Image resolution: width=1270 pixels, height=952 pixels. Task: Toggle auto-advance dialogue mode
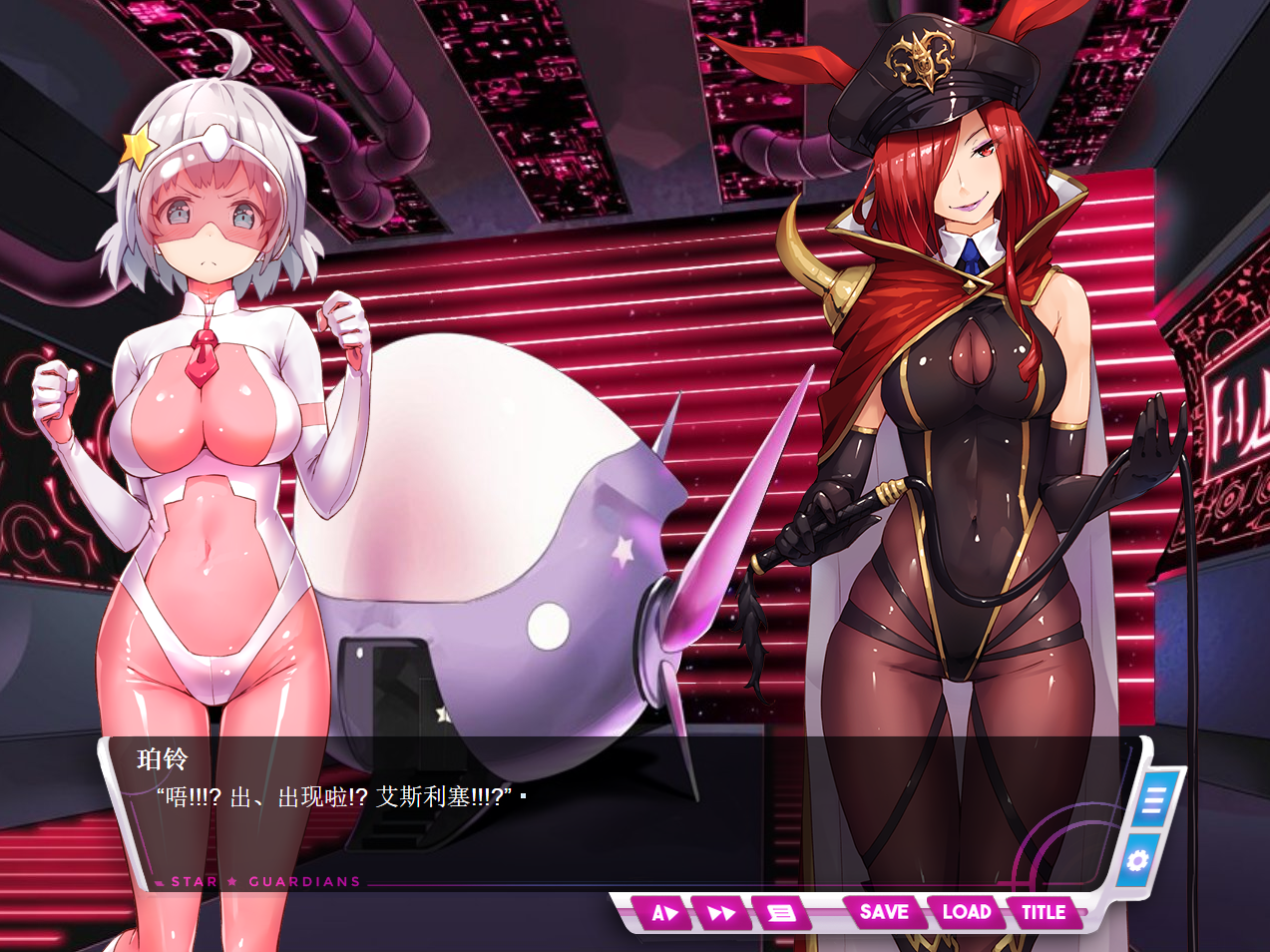click(x=663, y=912)
